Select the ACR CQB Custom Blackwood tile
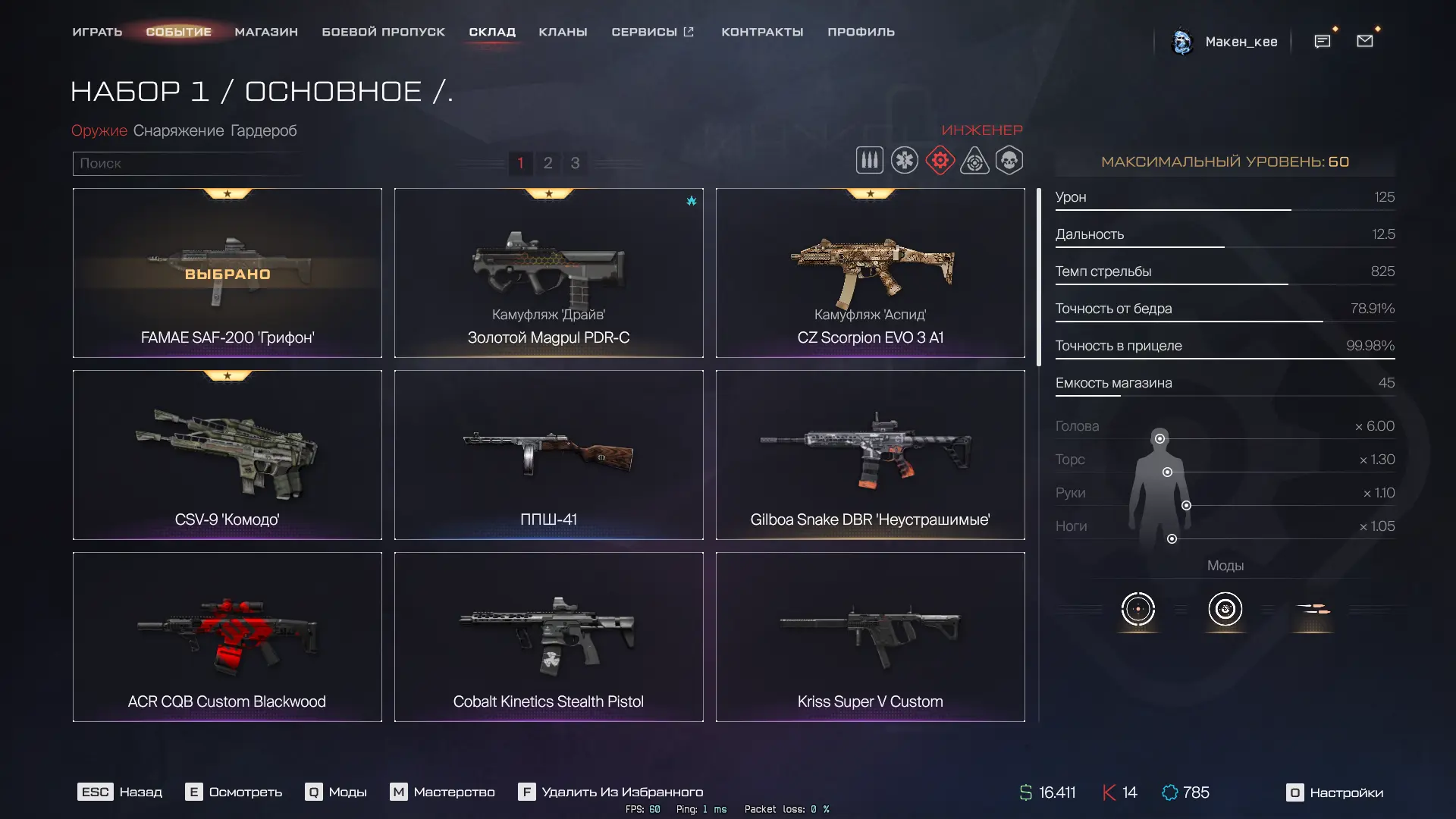1456x819 pixels. (227, 637)
